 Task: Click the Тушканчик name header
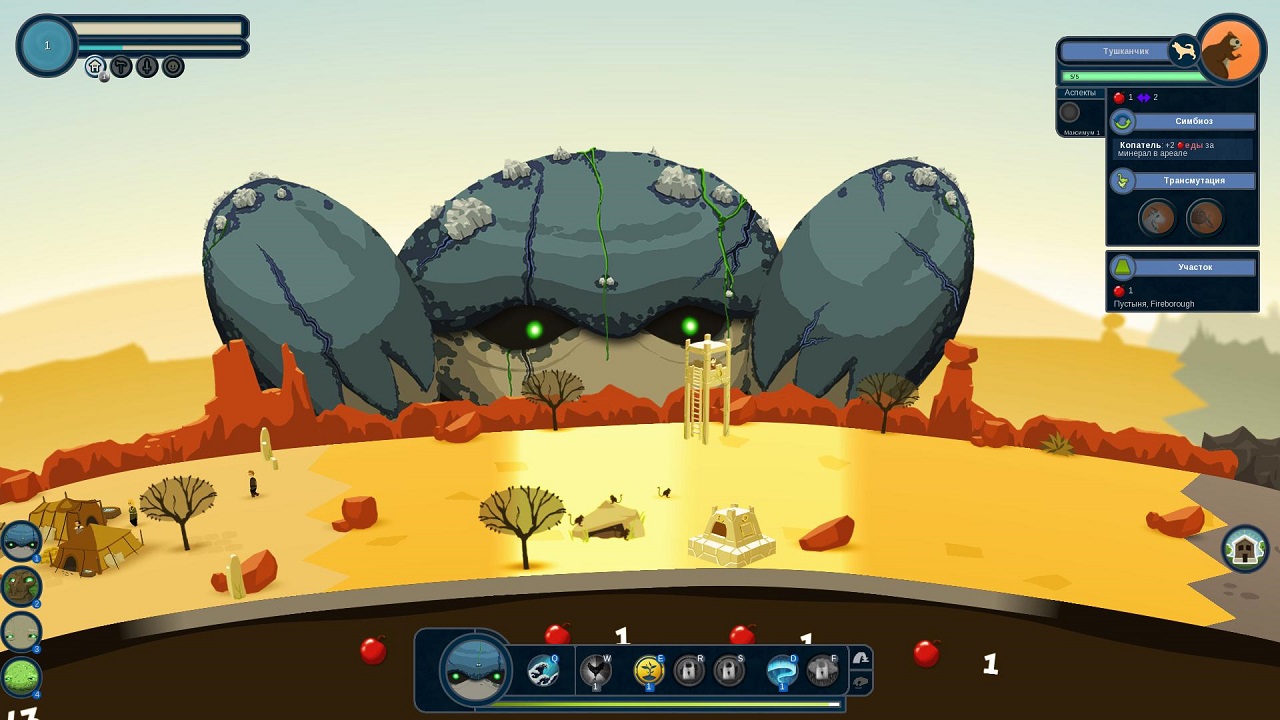1125,51
